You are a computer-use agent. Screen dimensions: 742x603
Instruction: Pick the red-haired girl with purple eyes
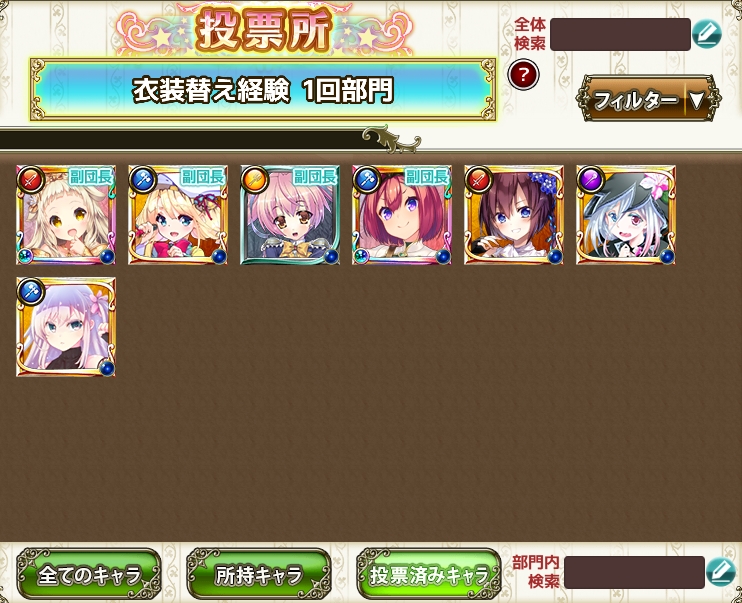point(402,215)
